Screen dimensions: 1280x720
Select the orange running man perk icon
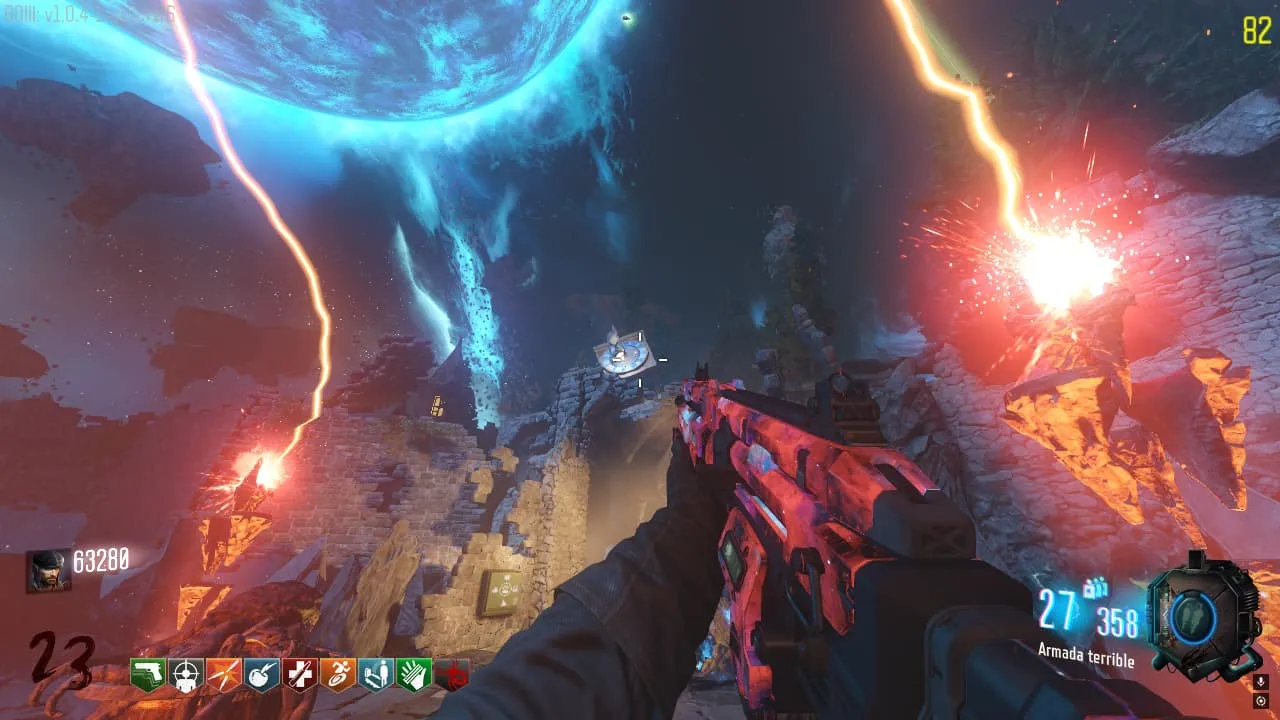(x=338, y=674)
